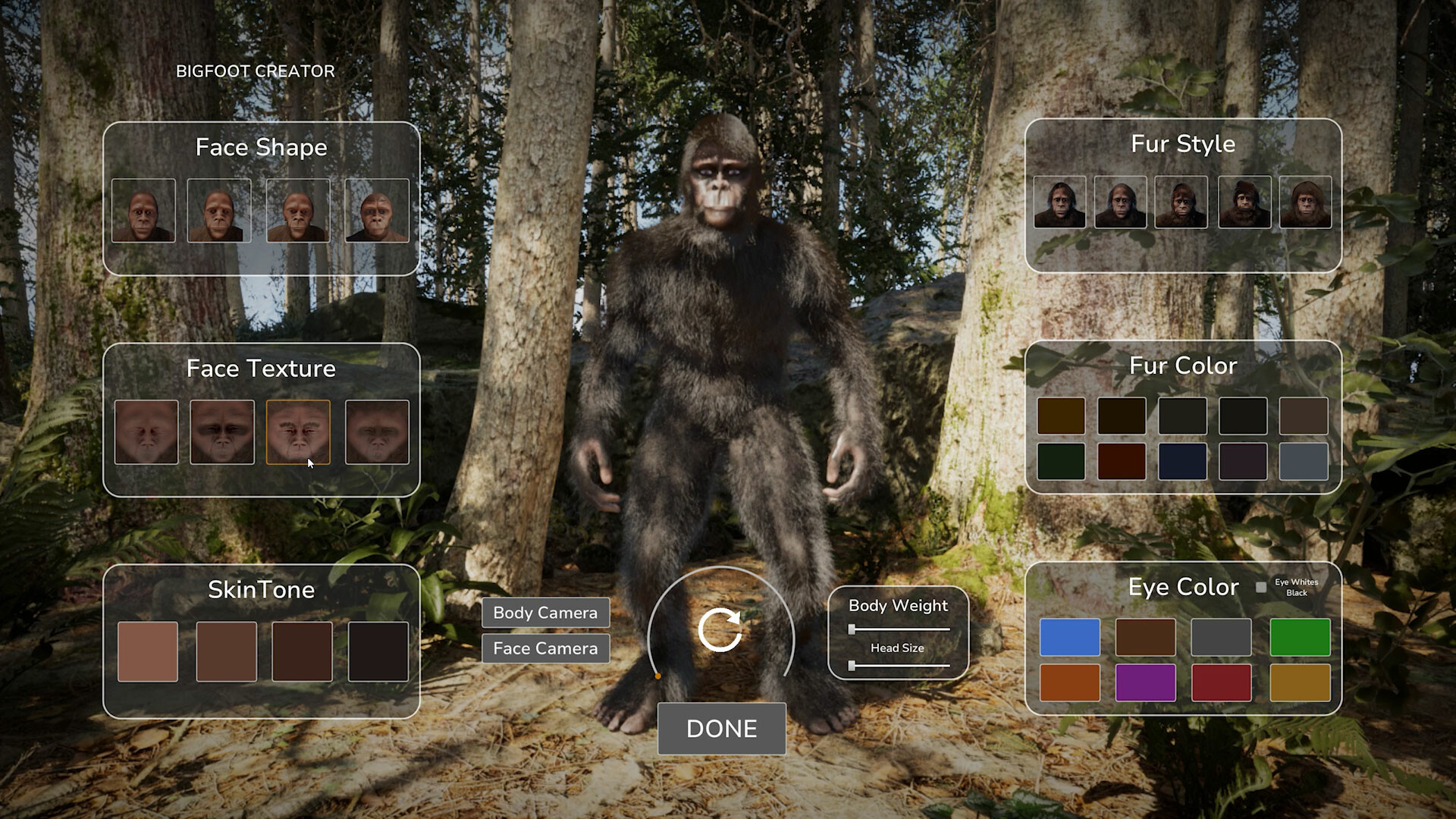Viewport: 1456px width, 819px height.
Task: Open the Body Camera view
Action: click(545, 613)
